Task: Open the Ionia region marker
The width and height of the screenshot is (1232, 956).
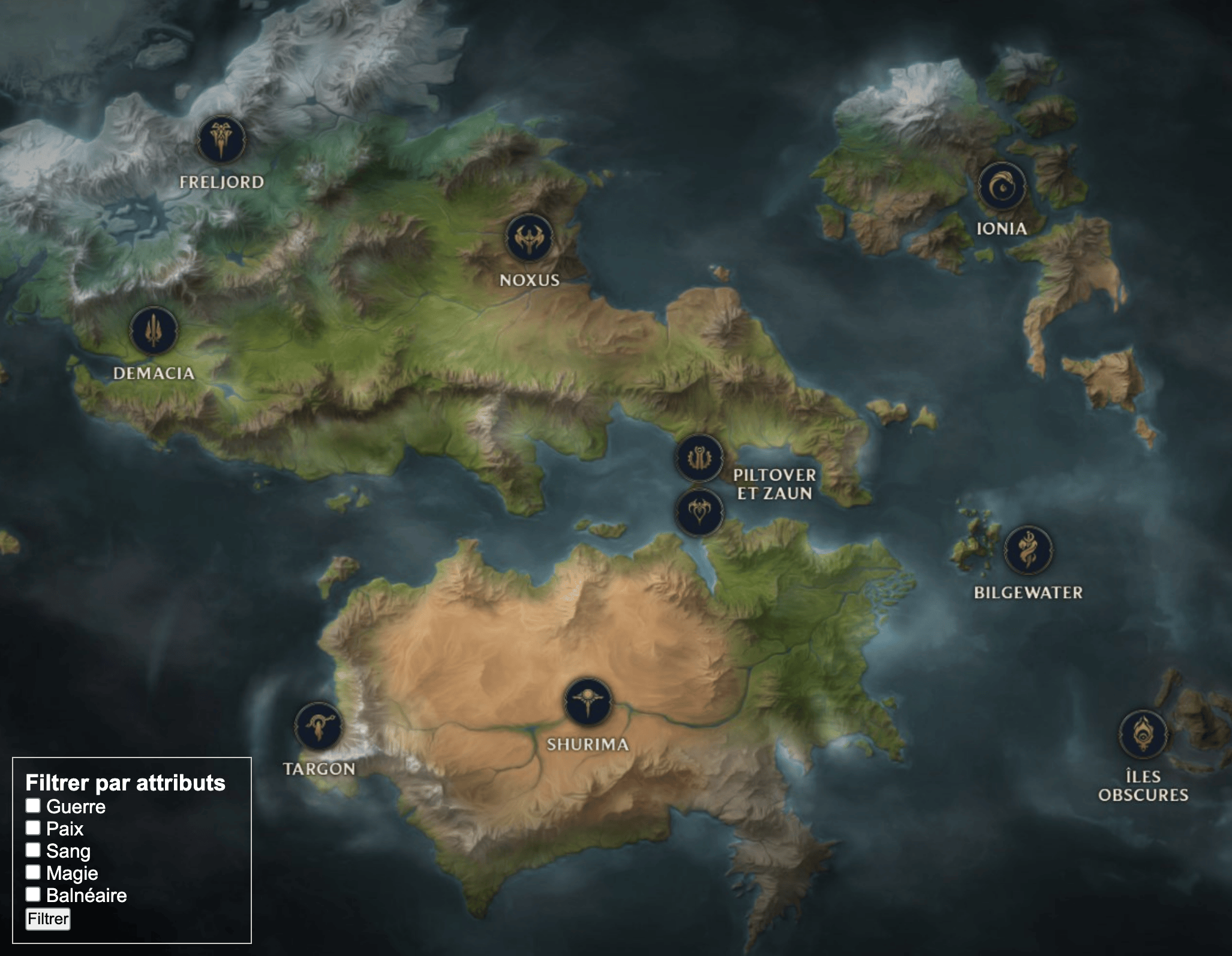Action: click(x=1001, y=187)
